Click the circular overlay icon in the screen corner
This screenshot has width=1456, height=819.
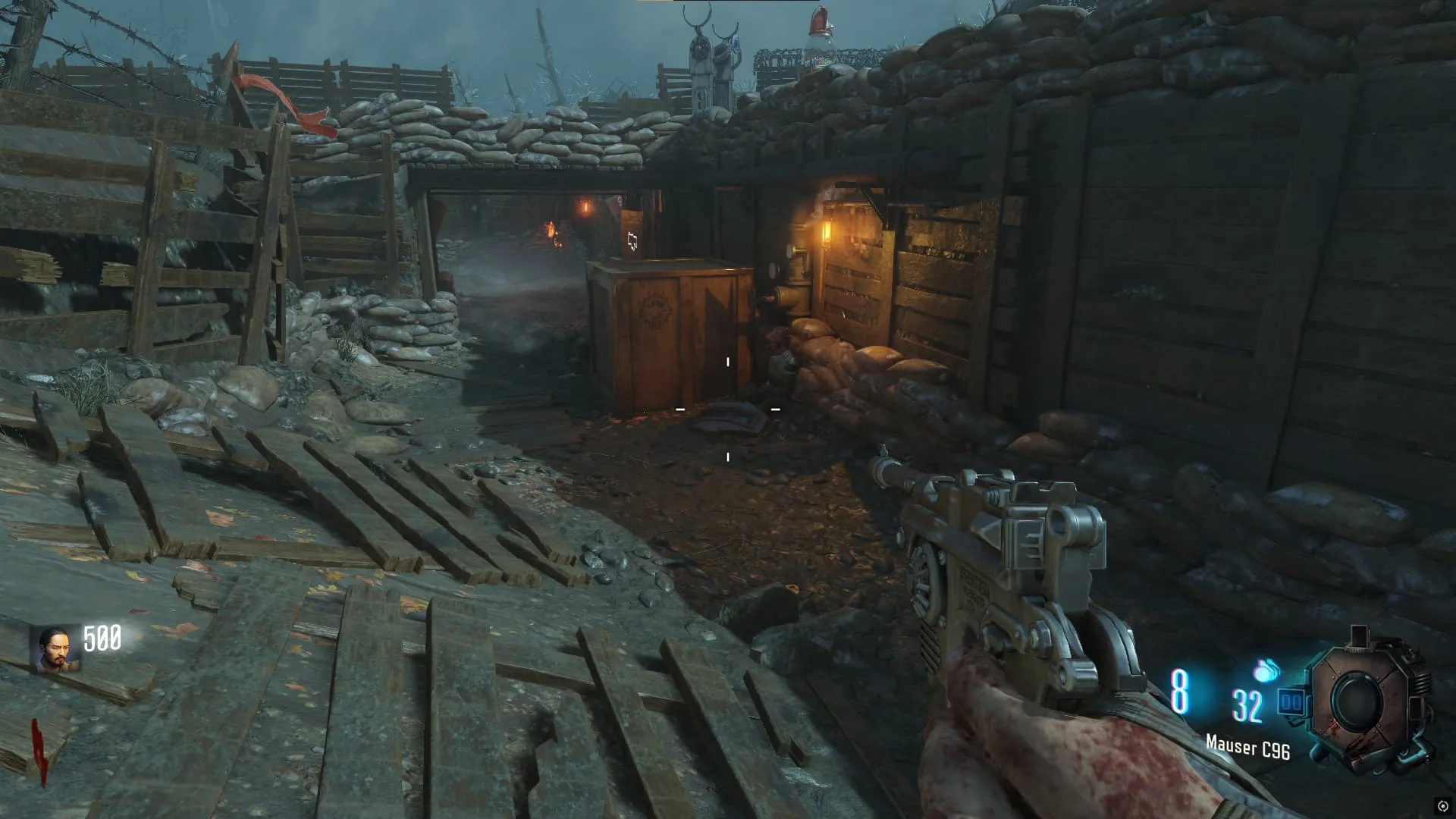(x=1442, y=806)
